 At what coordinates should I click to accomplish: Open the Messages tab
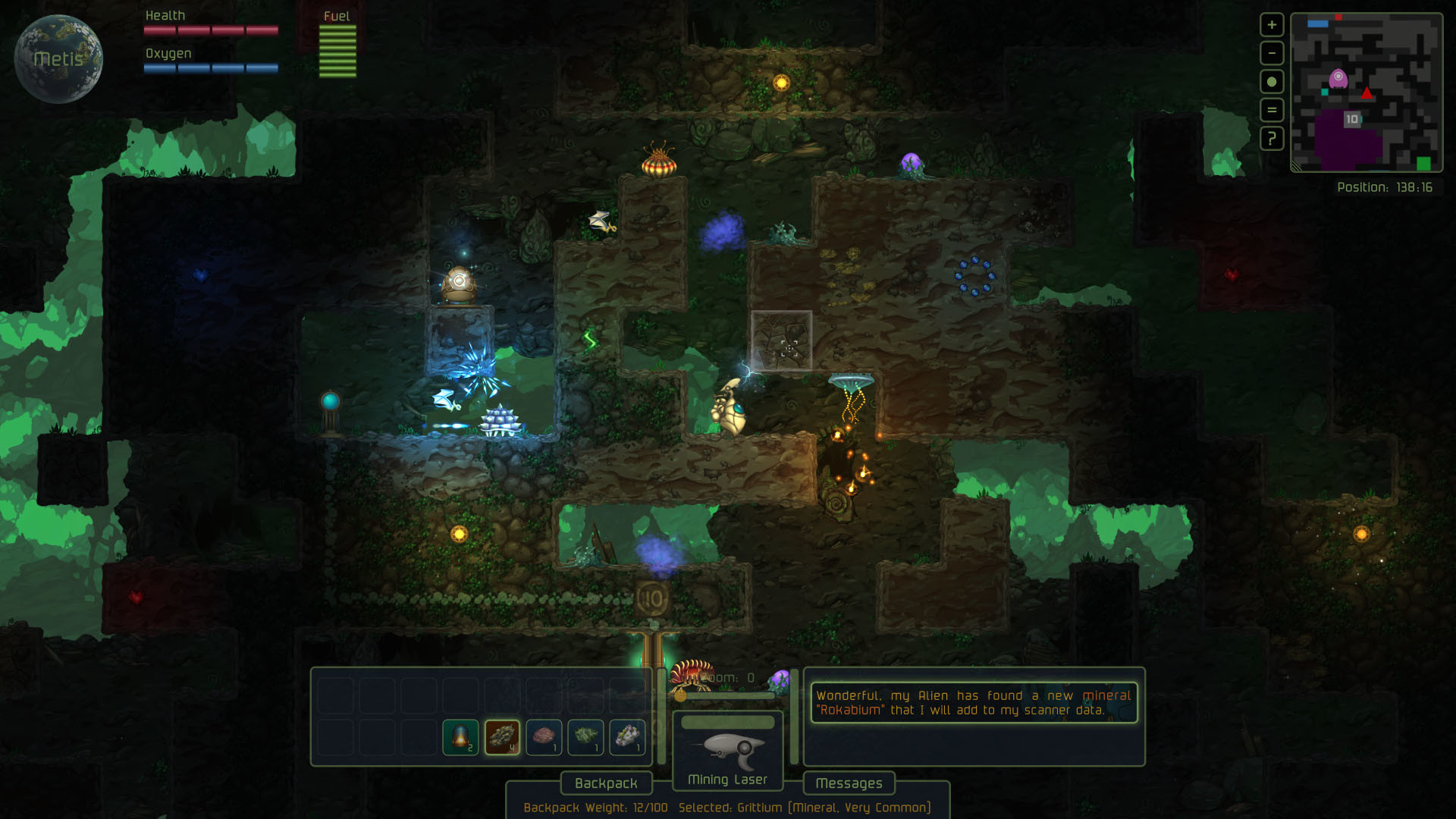849,783
